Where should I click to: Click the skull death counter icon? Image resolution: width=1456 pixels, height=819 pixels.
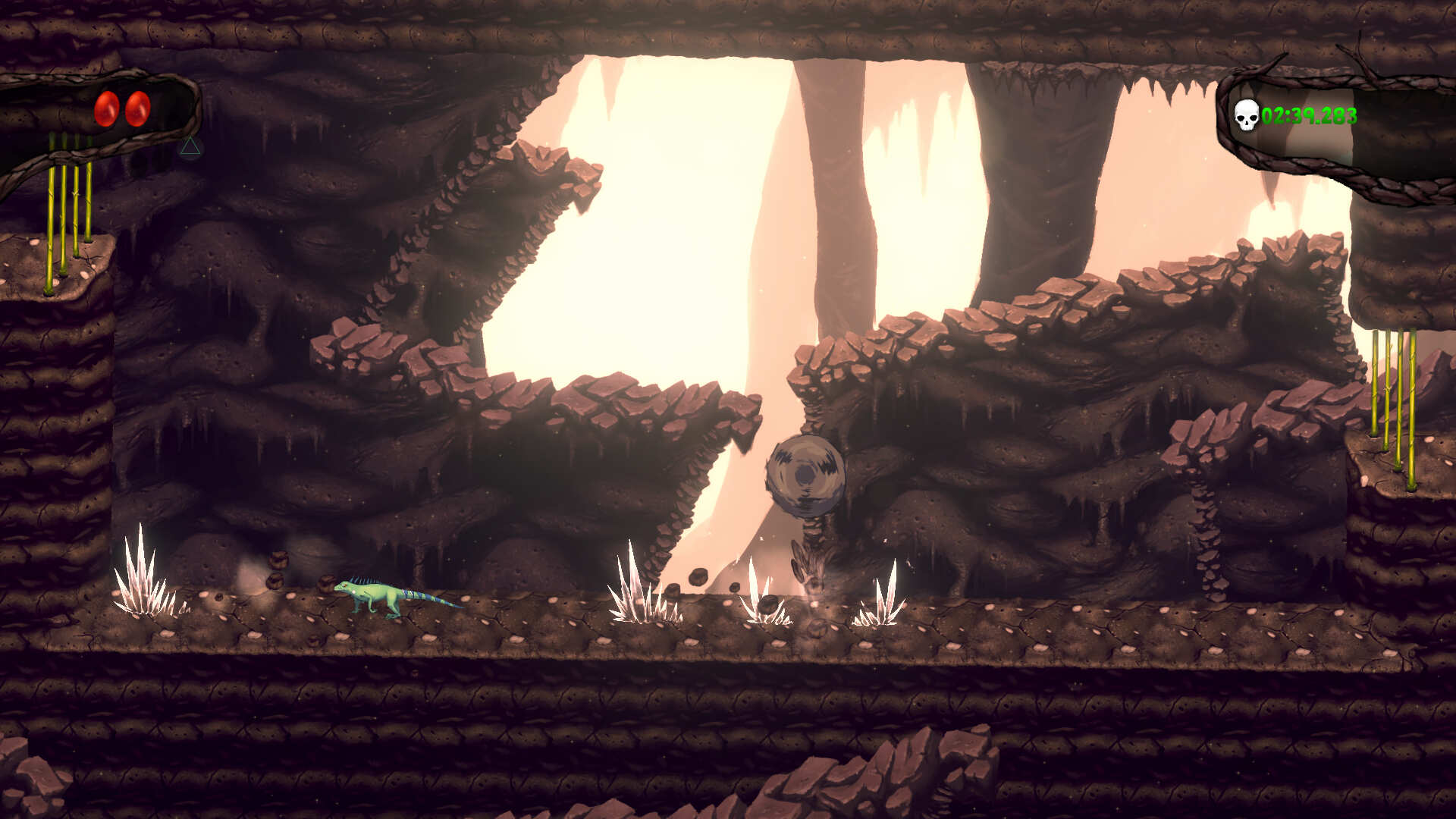click(1246, 116)
